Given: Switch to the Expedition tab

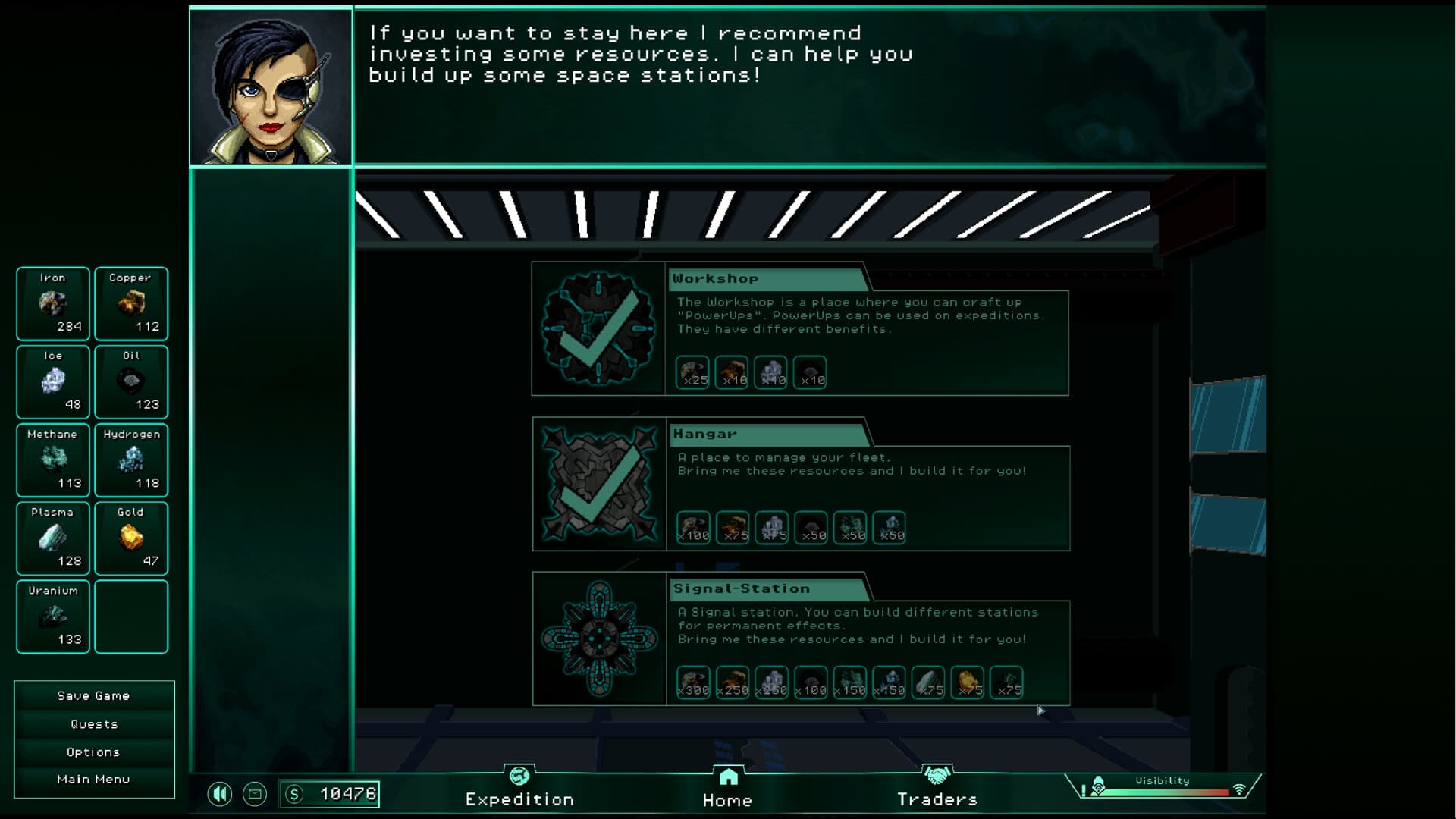Looking at the screenshot, I should [519, 799].
